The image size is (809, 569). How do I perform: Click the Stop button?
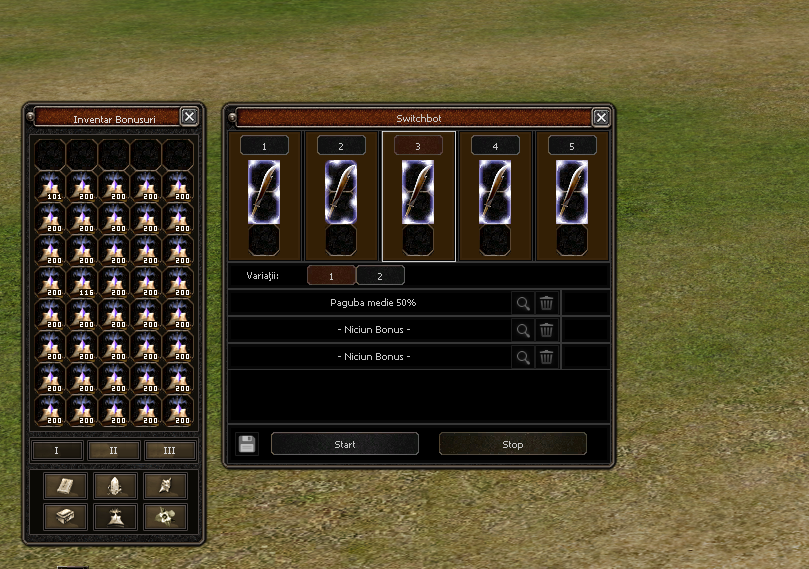pyautogui.click(x=512, y=444)
